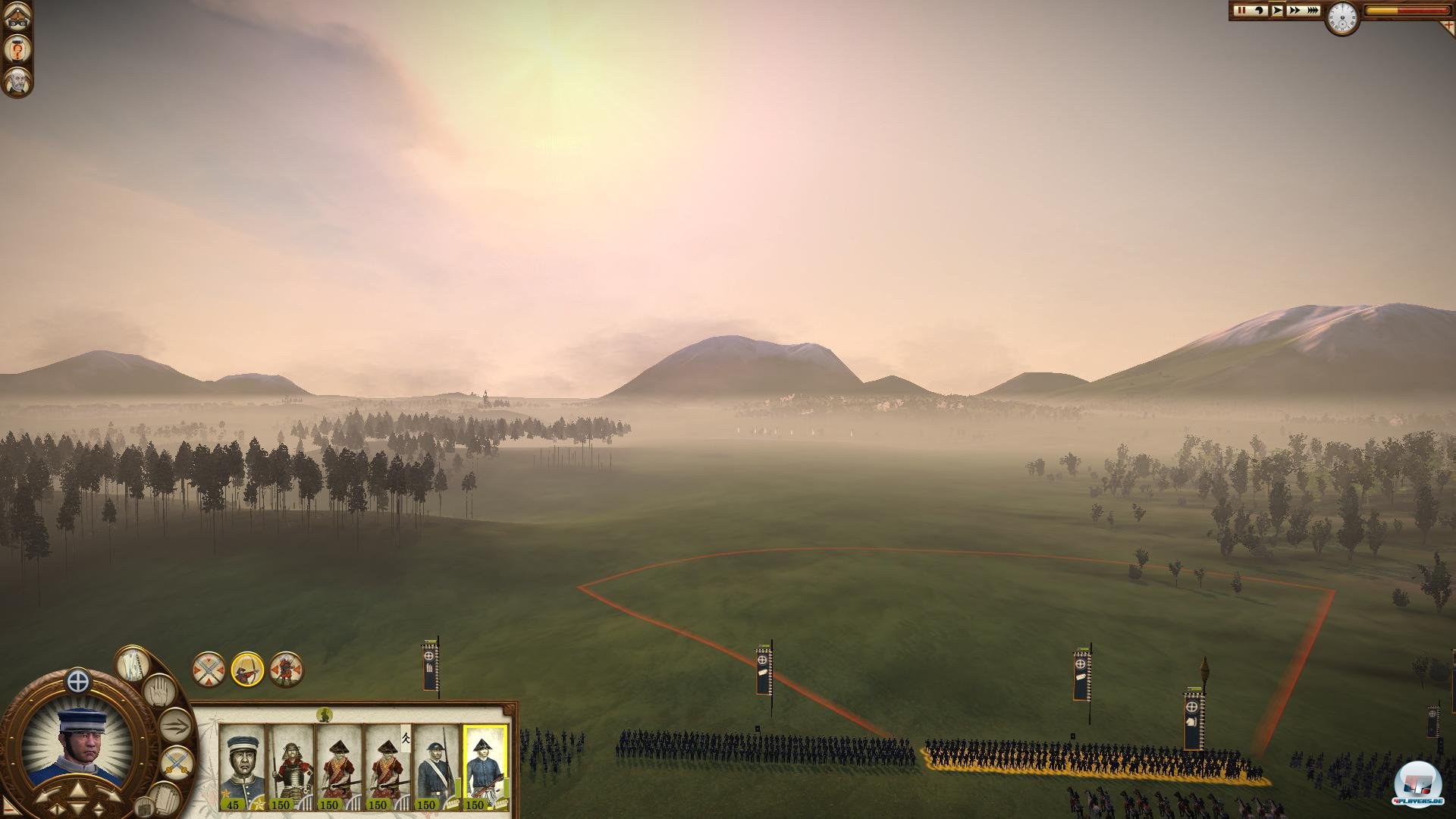Image resolution: width=1456 pixels, height=819 pixels.
Task: Select the fastest four-arrow game speed
Action: tap(1313, 11)
